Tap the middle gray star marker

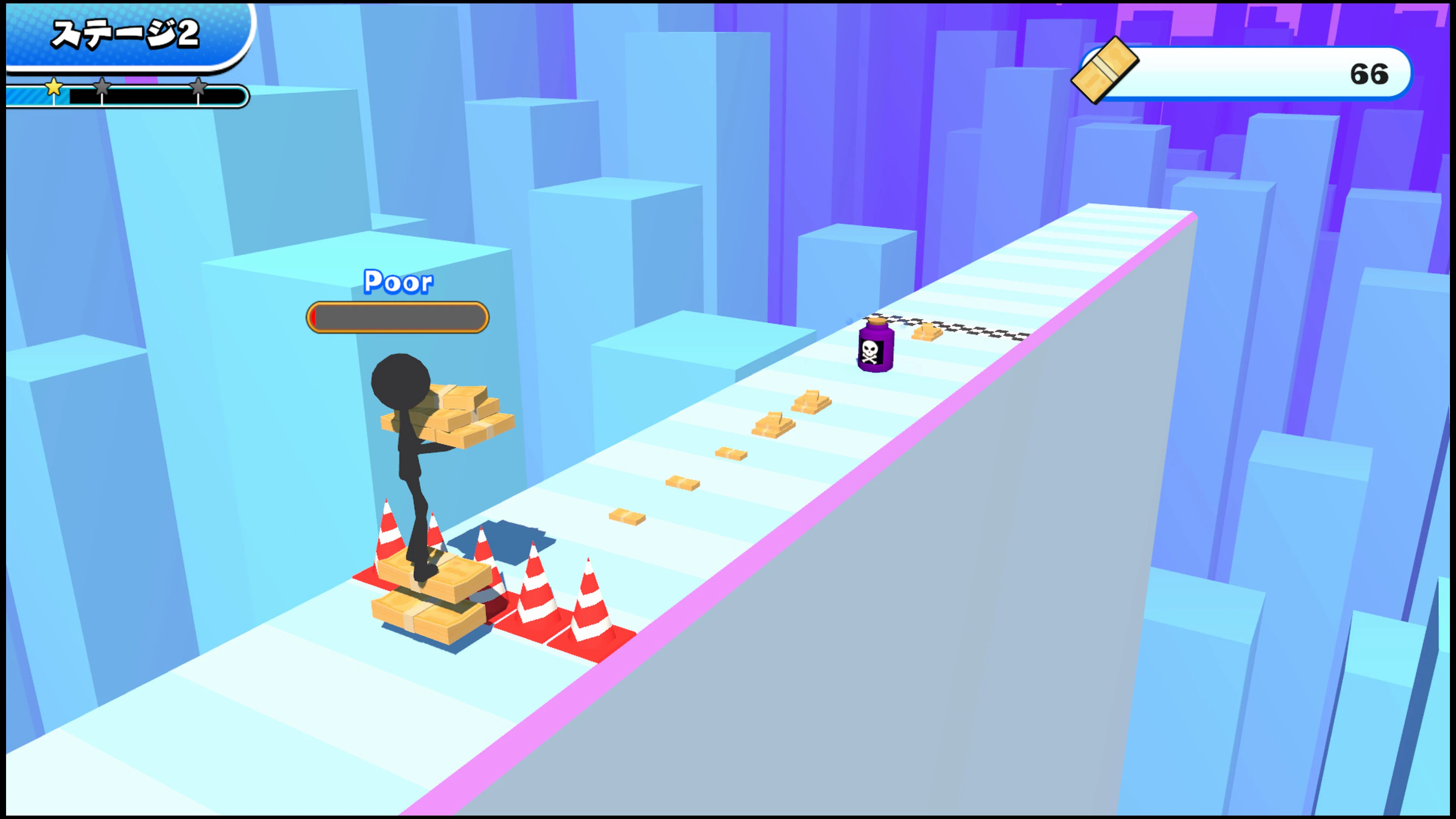[x=102, y=88]
